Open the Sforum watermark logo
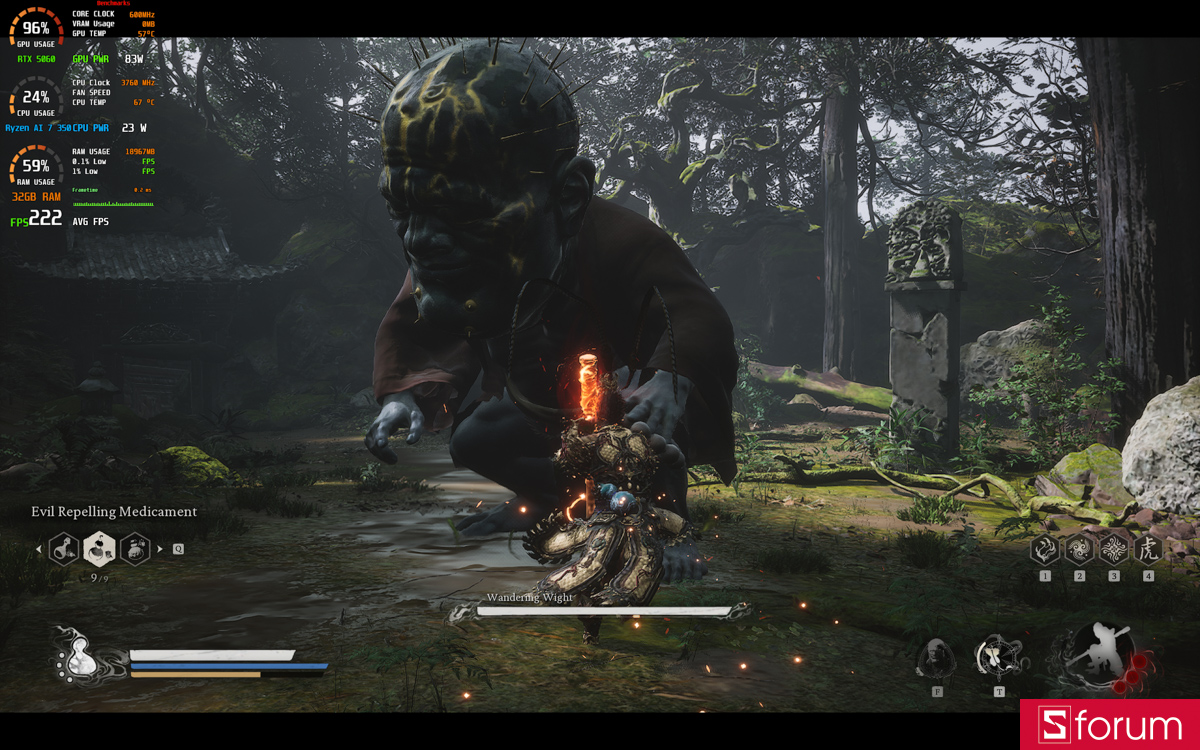This screenshot has width=1200, height=750. coord(1110,725)
